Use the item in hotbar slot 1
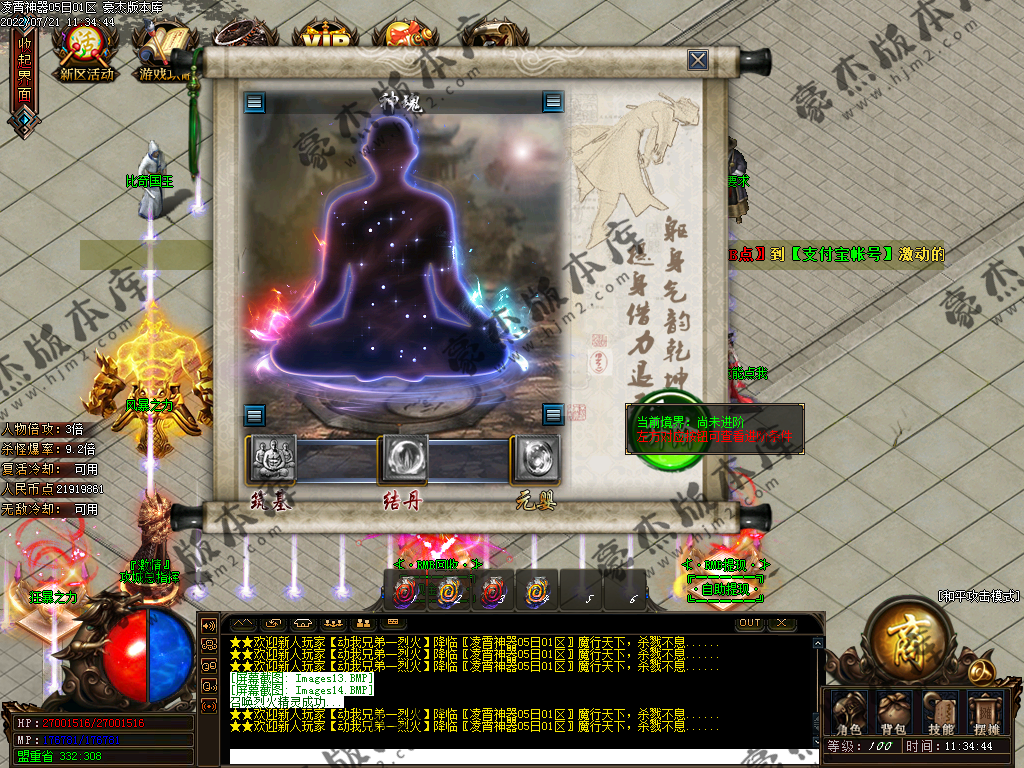The height and width of the screenshot is (768, 1024). (405, 591)
